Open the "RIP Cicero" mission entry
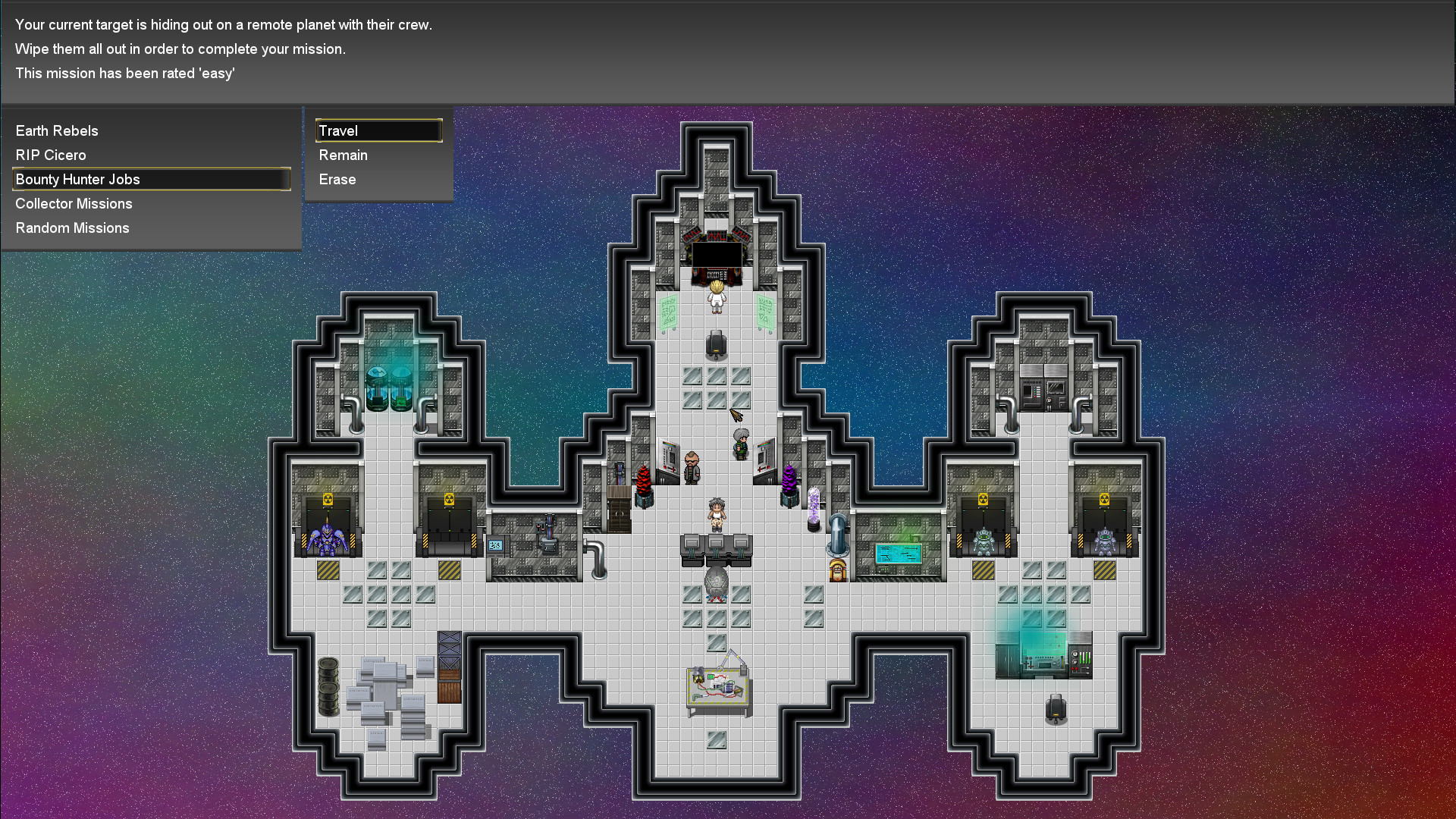This screenshot has width=1456, height=819. tap(51, 155)
